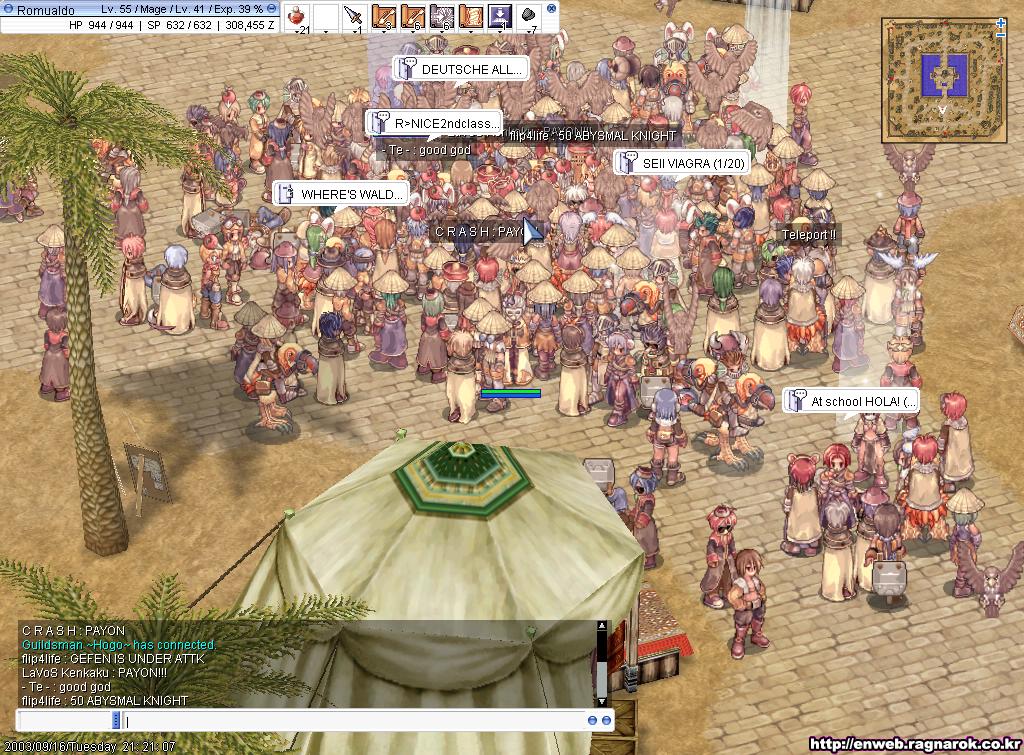Select the dagger hotbar slot
Image resolution: width=1024 pixels, height=755 pixels.
click(x=354, y=16)
